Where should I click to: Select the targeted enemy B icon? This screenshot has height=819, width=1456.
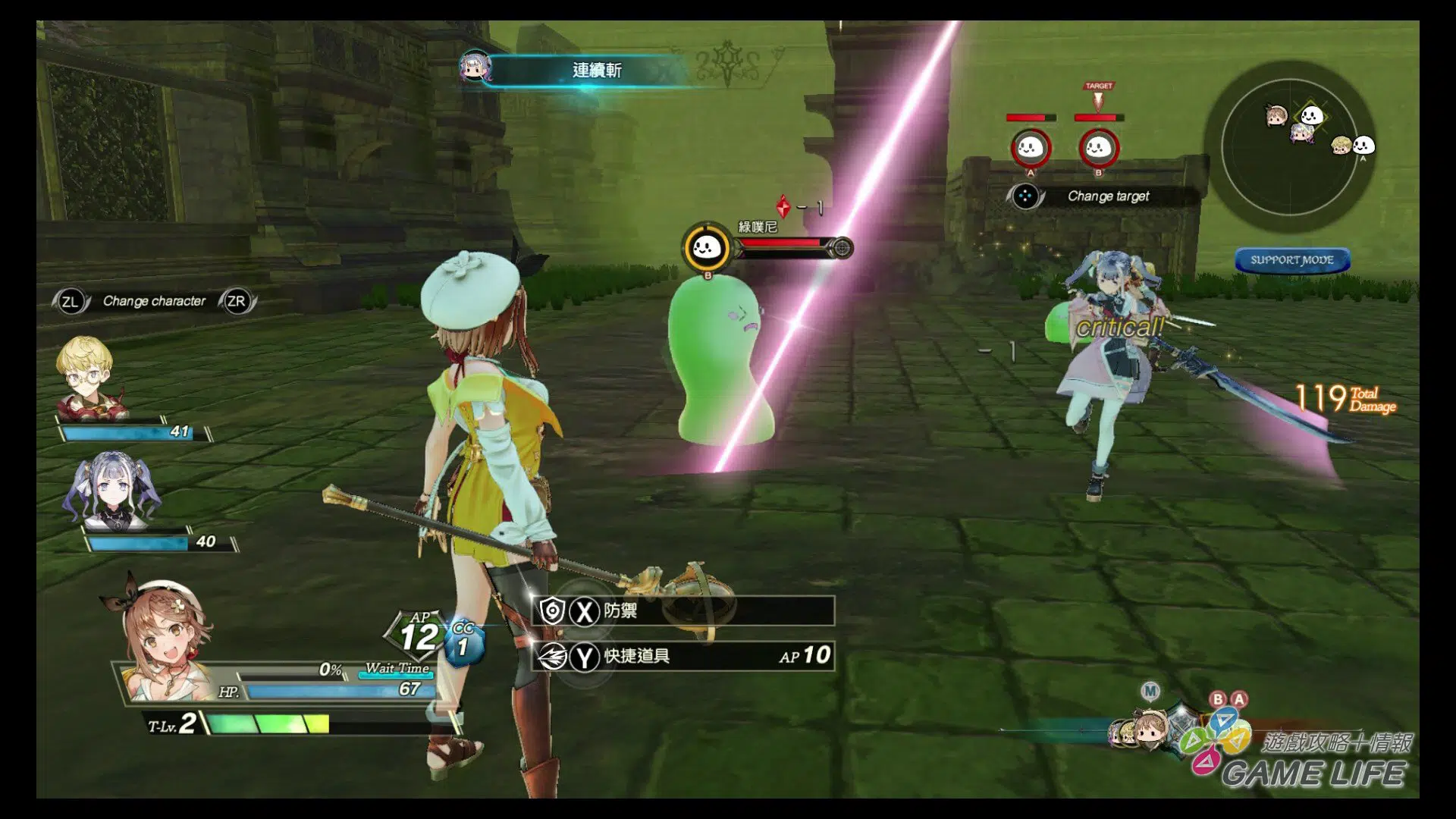tap(1098, 148)
